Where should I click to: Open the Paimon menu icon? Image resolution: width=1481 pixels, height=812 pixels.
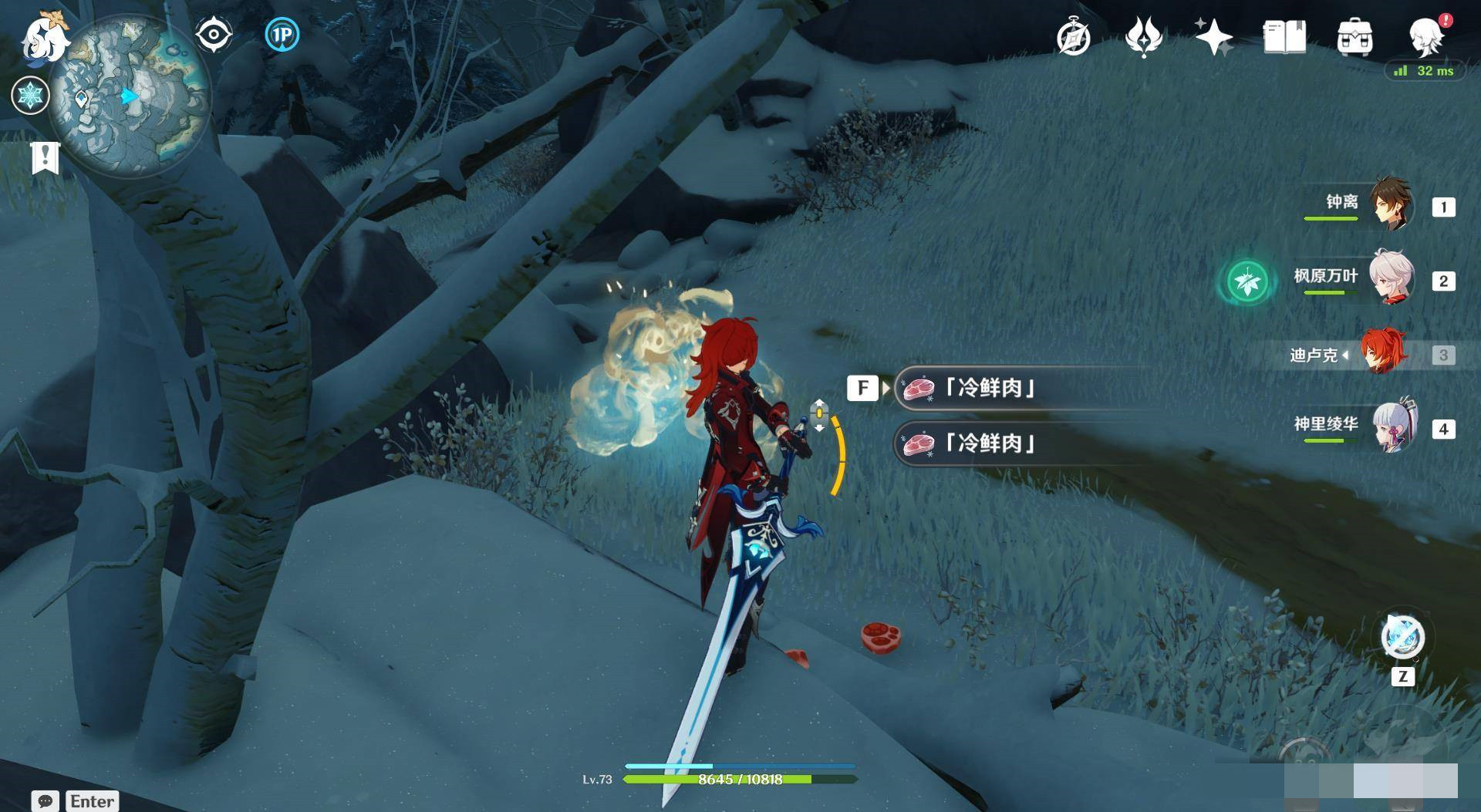[45, 37]
